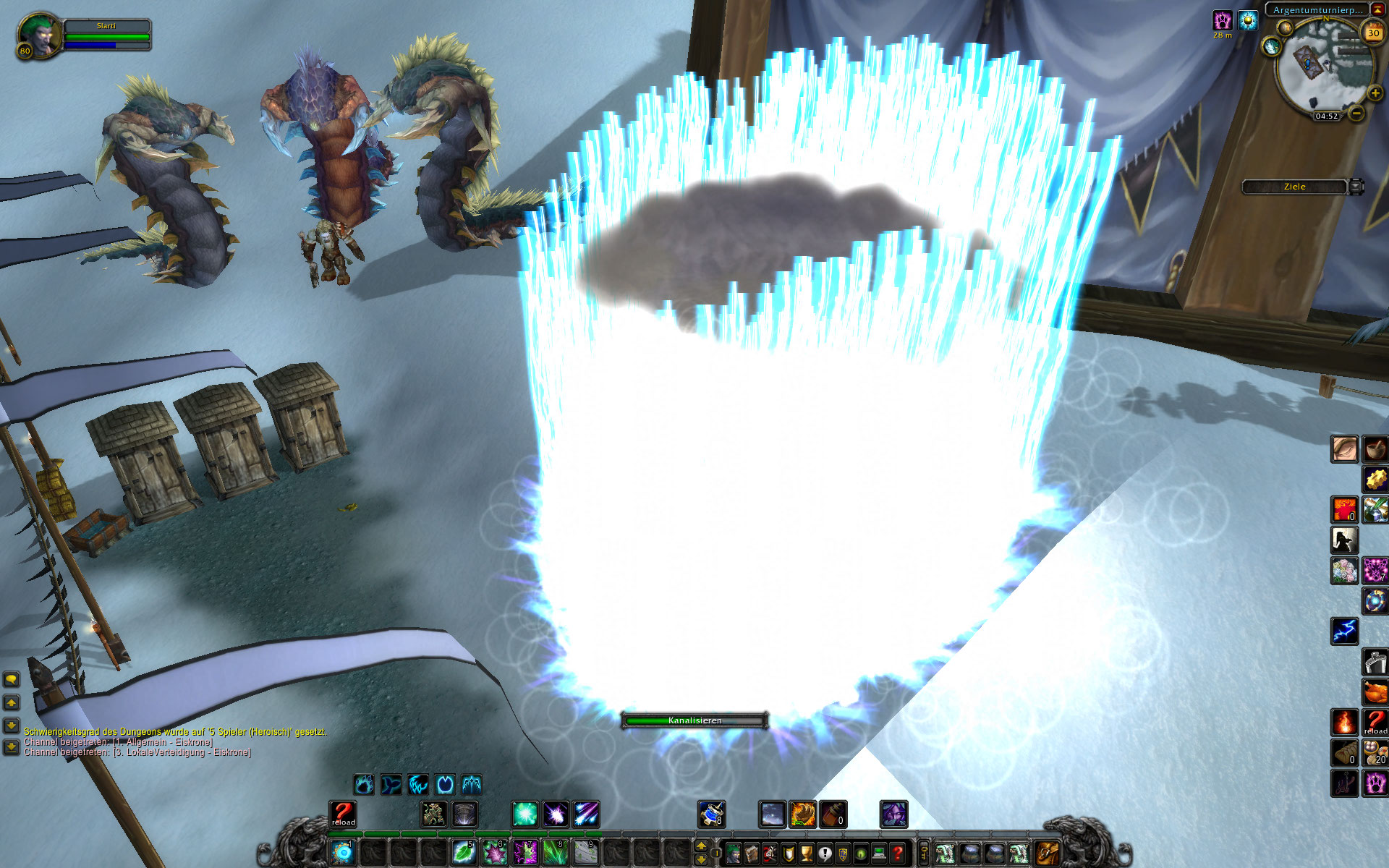This screenshot has height=868, width=1389.
Task: Page the action bar up
Action: pos(700,846)
